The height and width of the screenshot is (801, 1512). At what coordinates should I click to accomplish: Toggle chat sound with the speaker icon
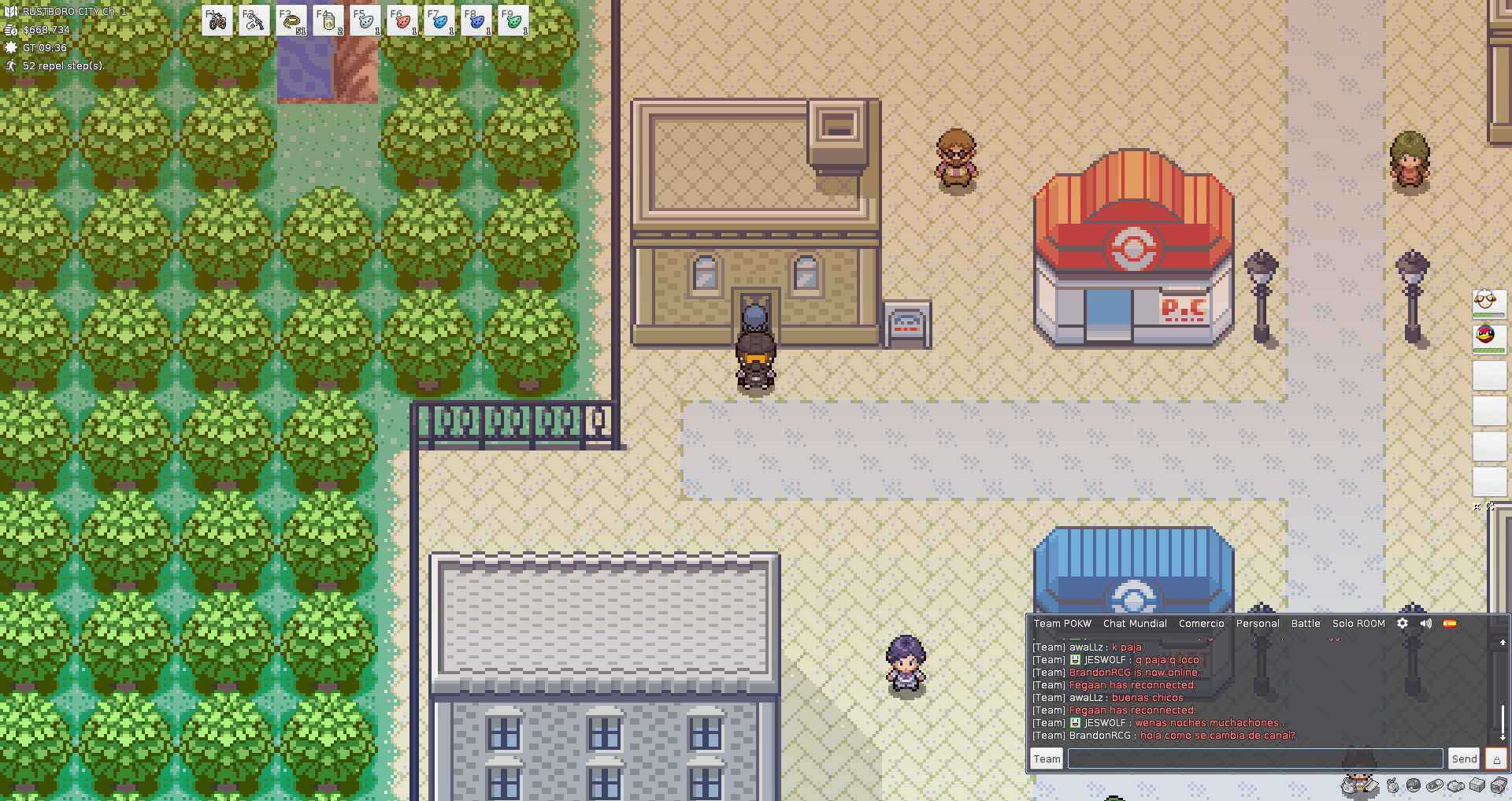click(1425, 623)
